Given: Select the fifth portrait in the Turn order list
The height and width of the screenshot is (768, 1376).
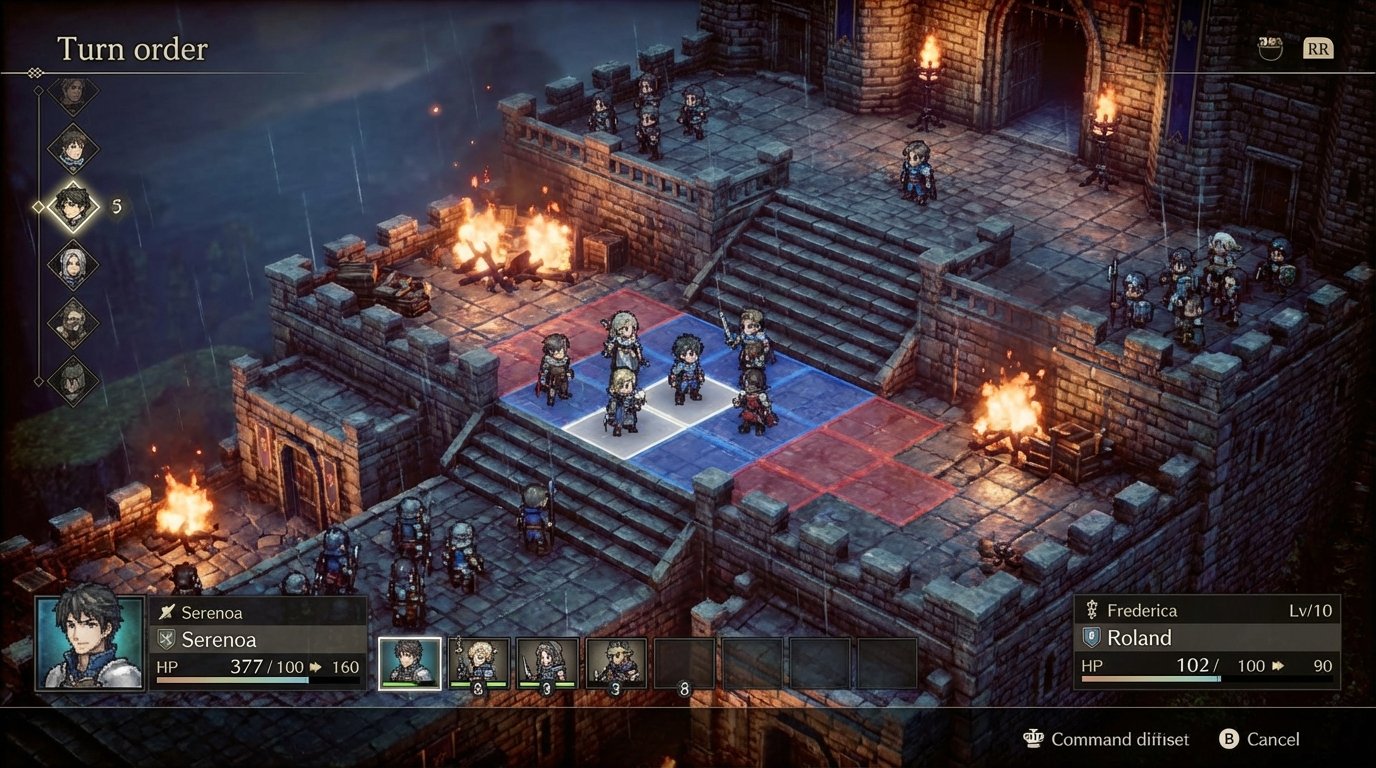Looking at the screenshot, I should [72, 322].
